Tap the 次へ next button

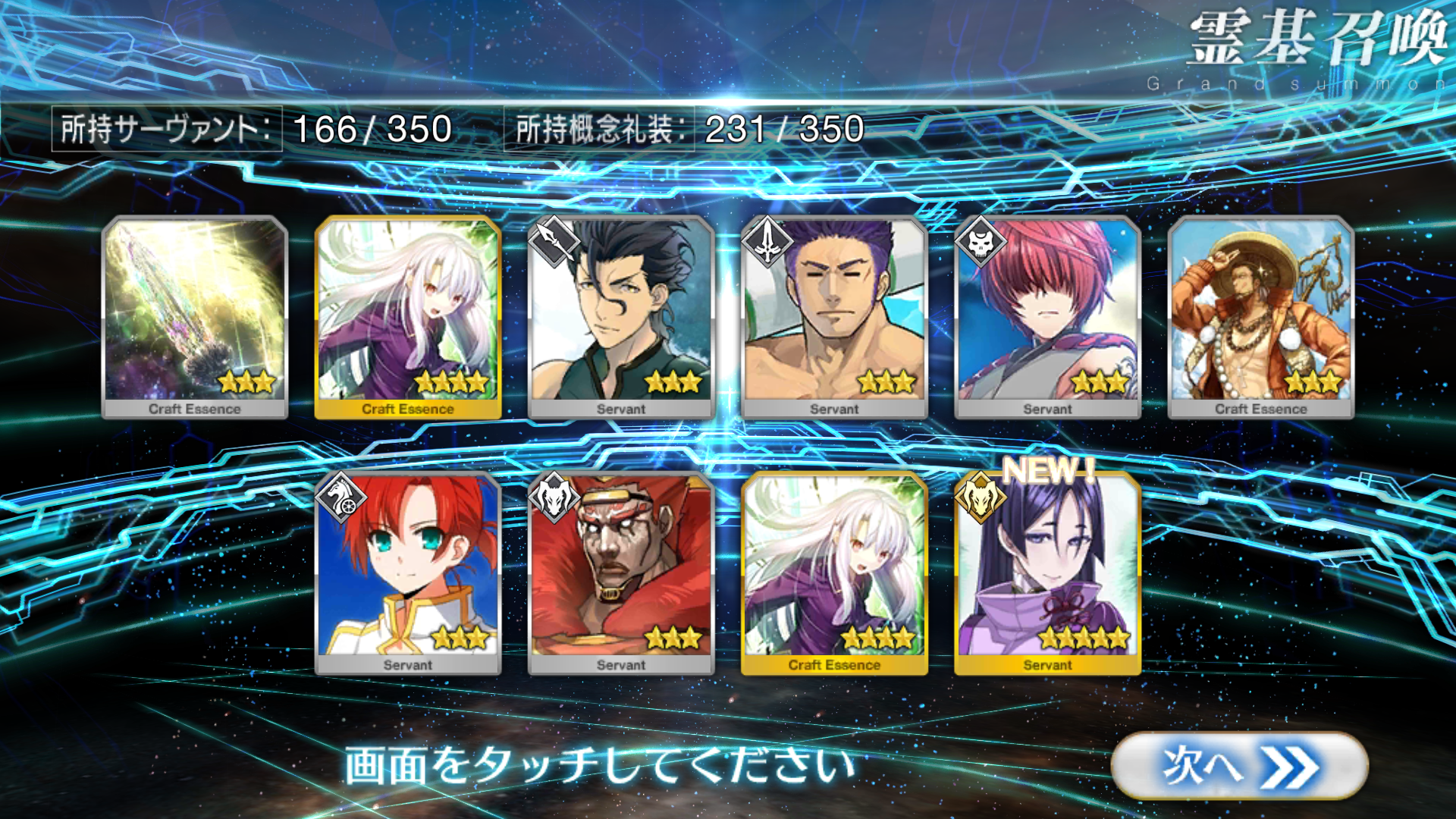point(1239,765)
